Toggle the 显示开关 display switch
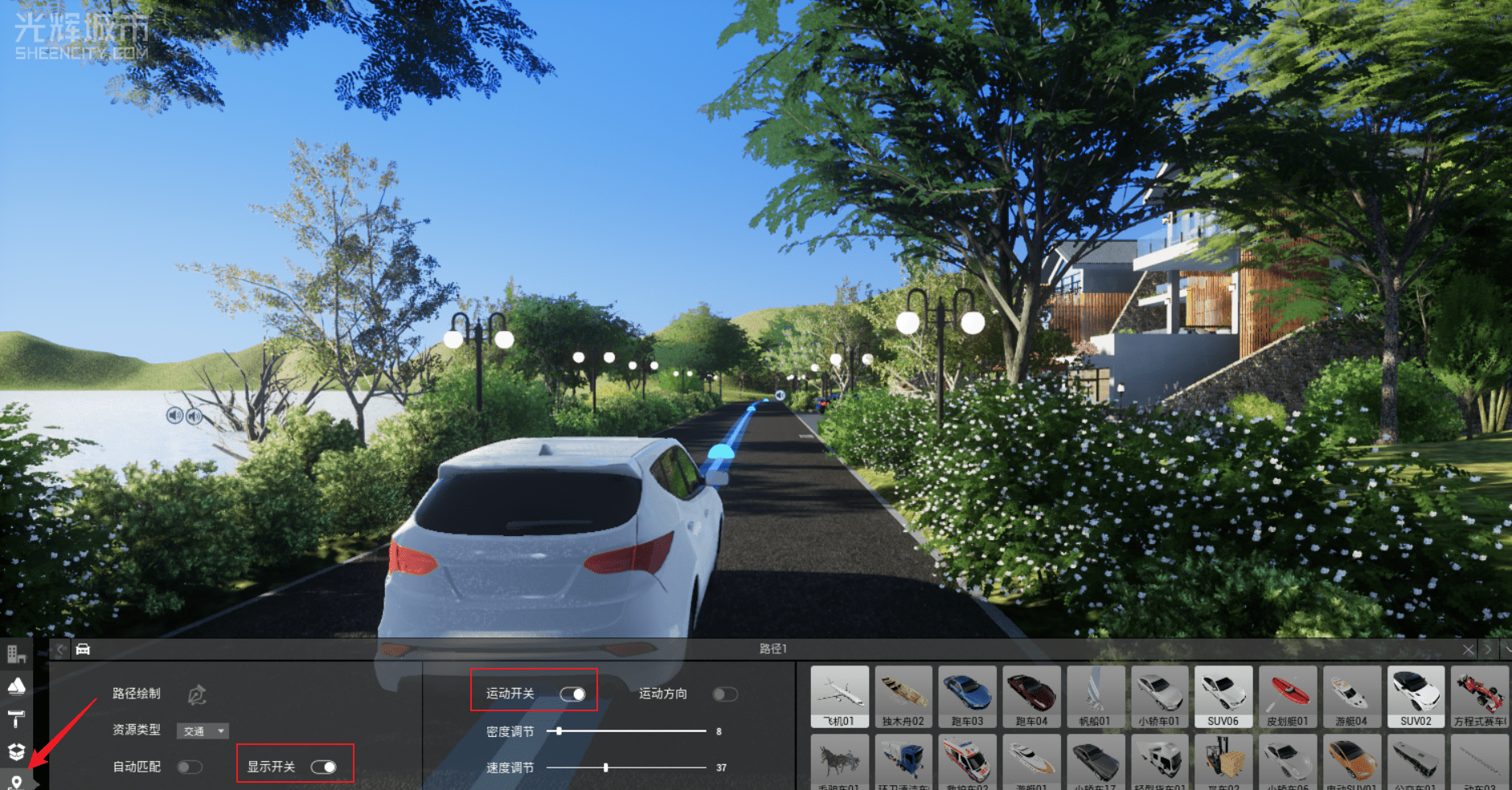This screenshot has height=790, width=1512. point(323,767)
